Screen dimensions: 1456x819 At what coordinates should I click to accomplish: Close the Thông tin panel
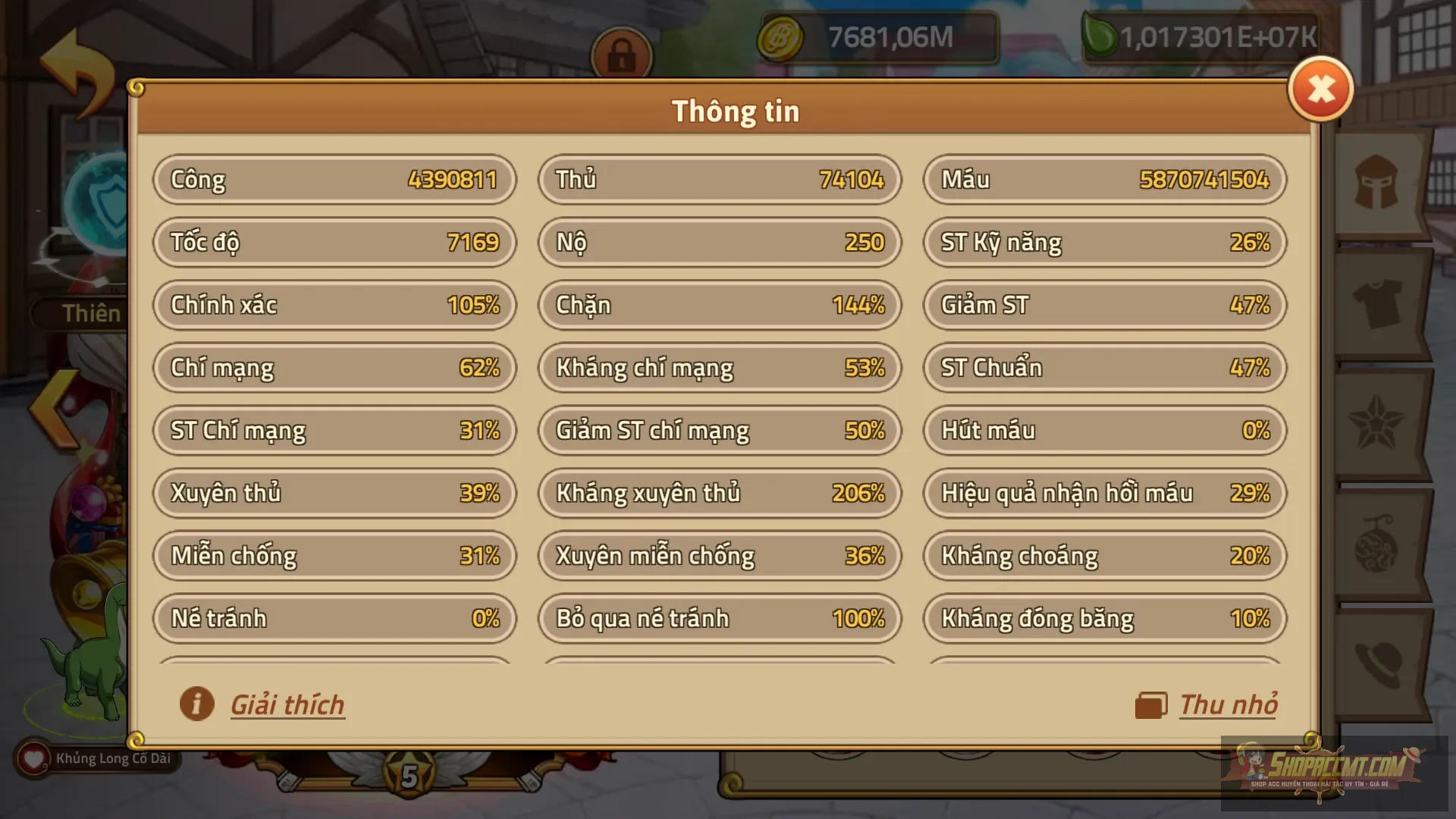[1321, 89]
